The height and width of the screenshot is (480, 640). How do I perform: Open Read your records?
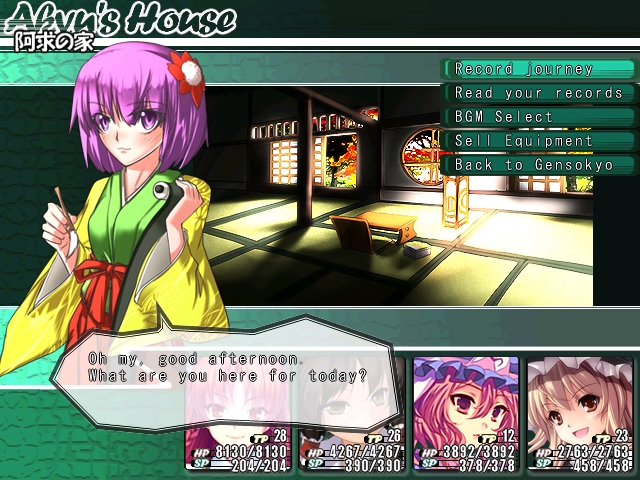[538, 93]
